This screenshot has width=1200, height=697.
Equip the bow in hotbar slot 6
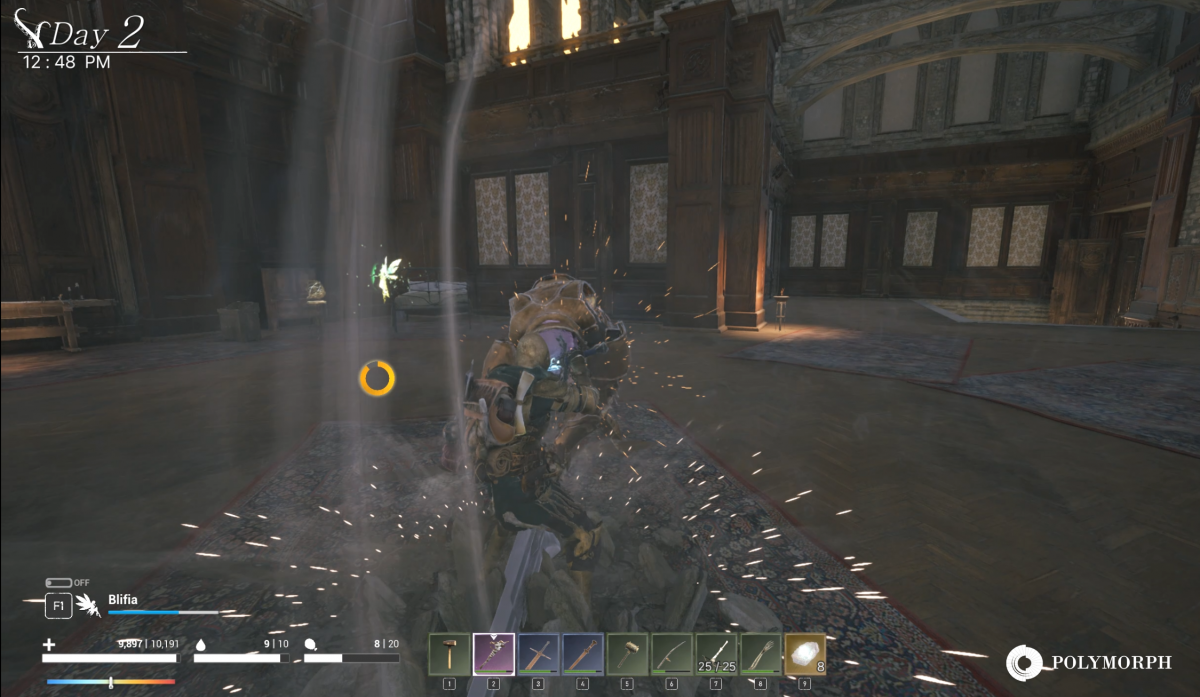[671, 655]
